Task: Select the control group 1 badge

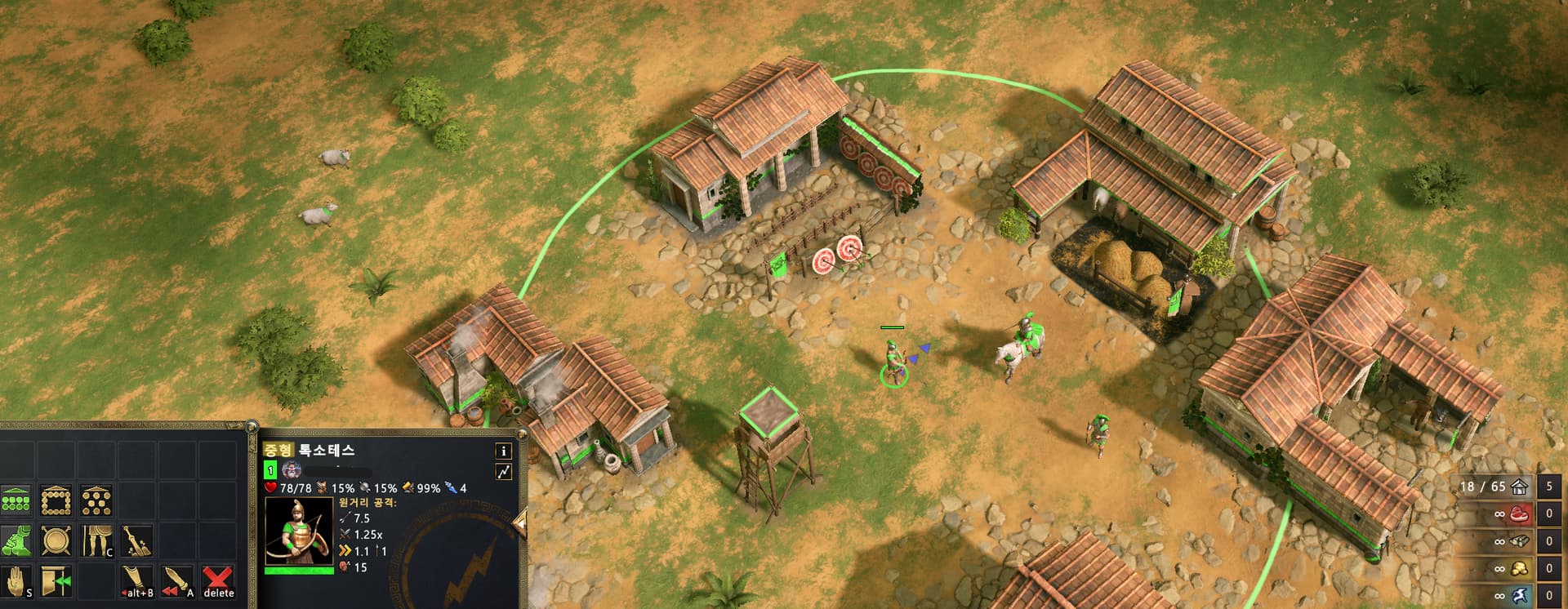Action: (271, 470)
